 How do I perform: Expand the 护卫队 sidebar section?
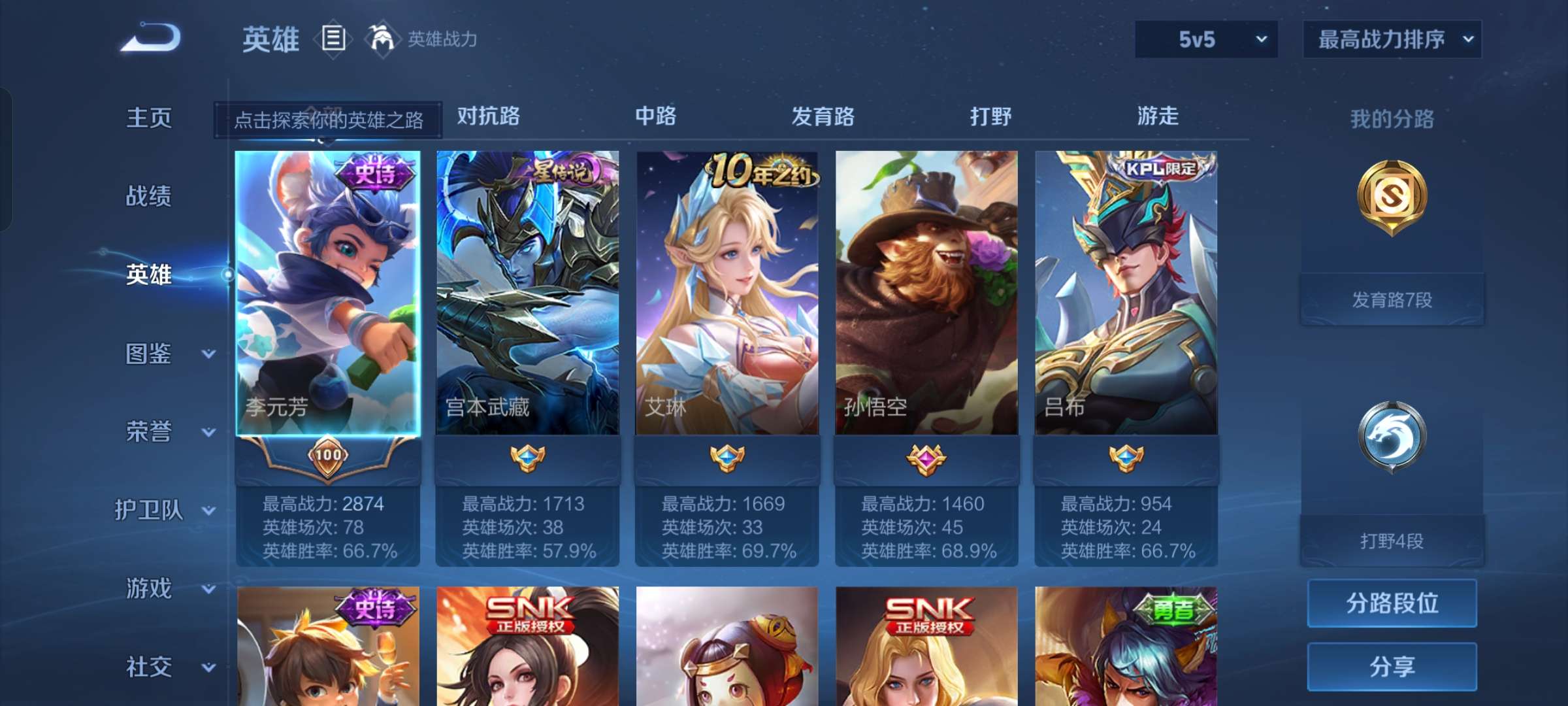165,511
